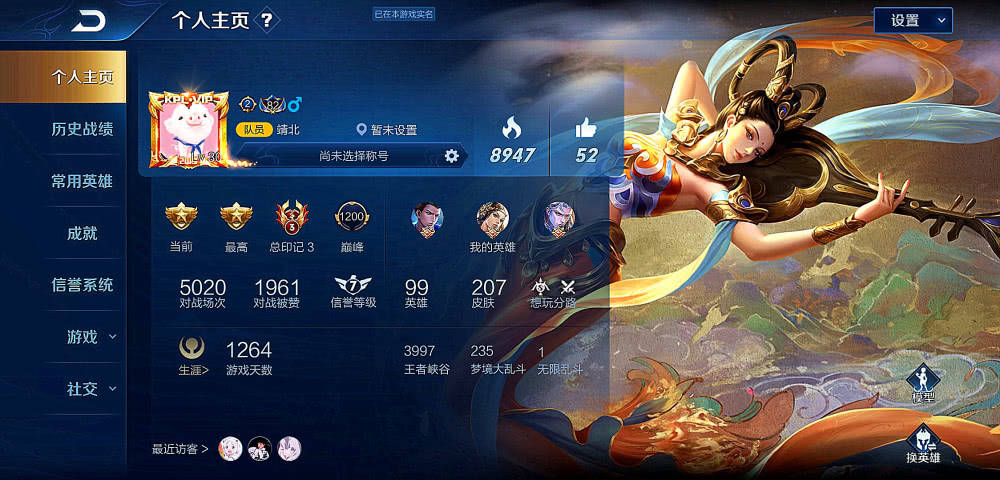Switch to the 历史战绩 tab

pos(82,129)
